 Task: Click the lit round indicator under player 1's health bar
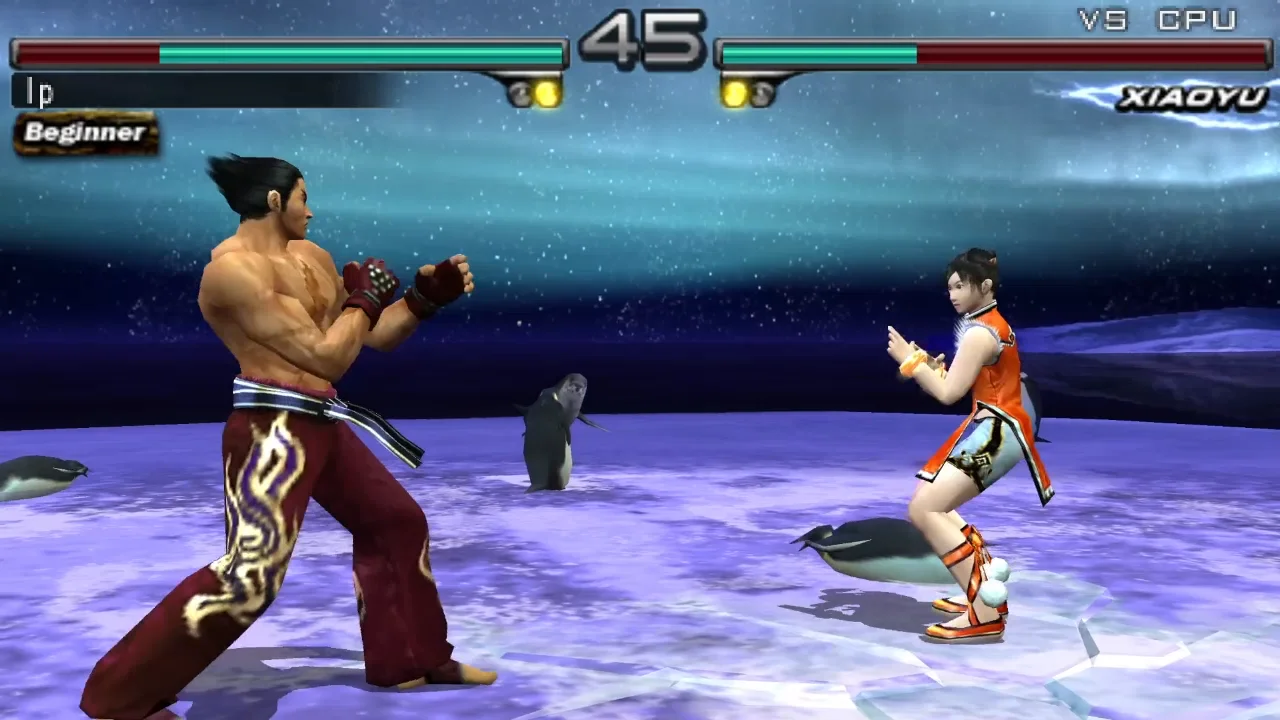(x=546, y=92)
